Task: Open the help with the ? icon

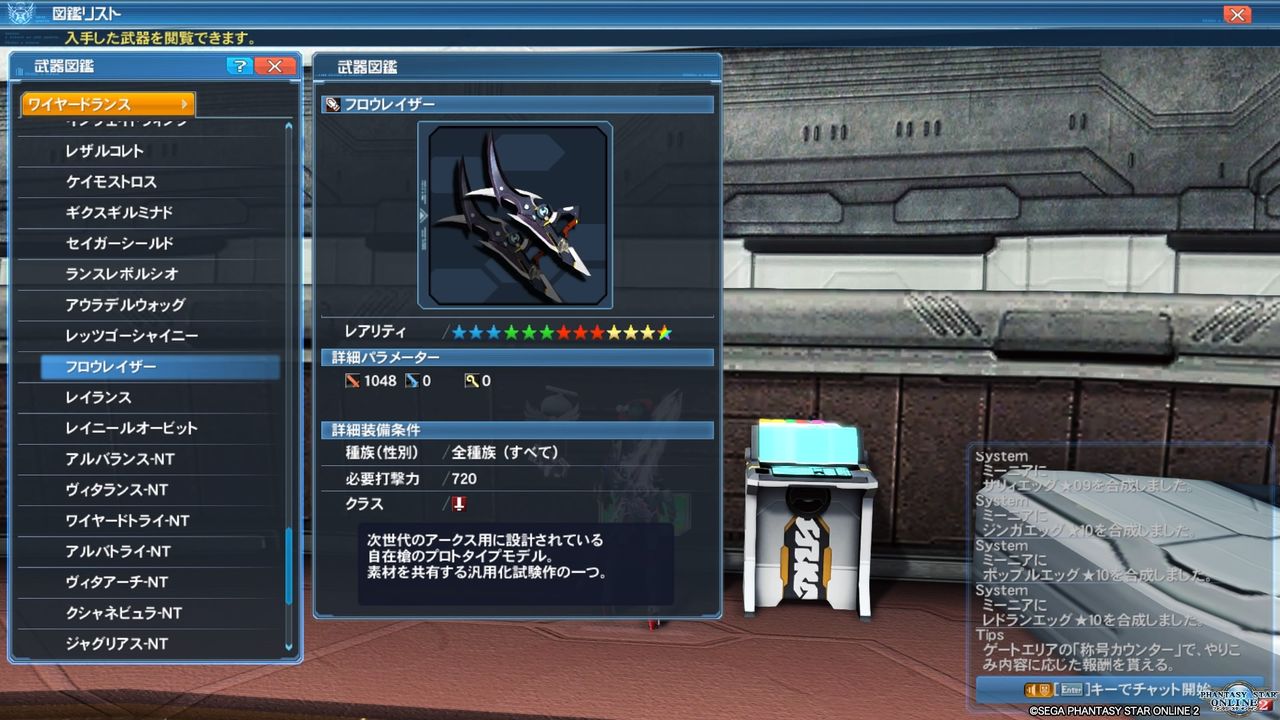Action: point(238,66)
